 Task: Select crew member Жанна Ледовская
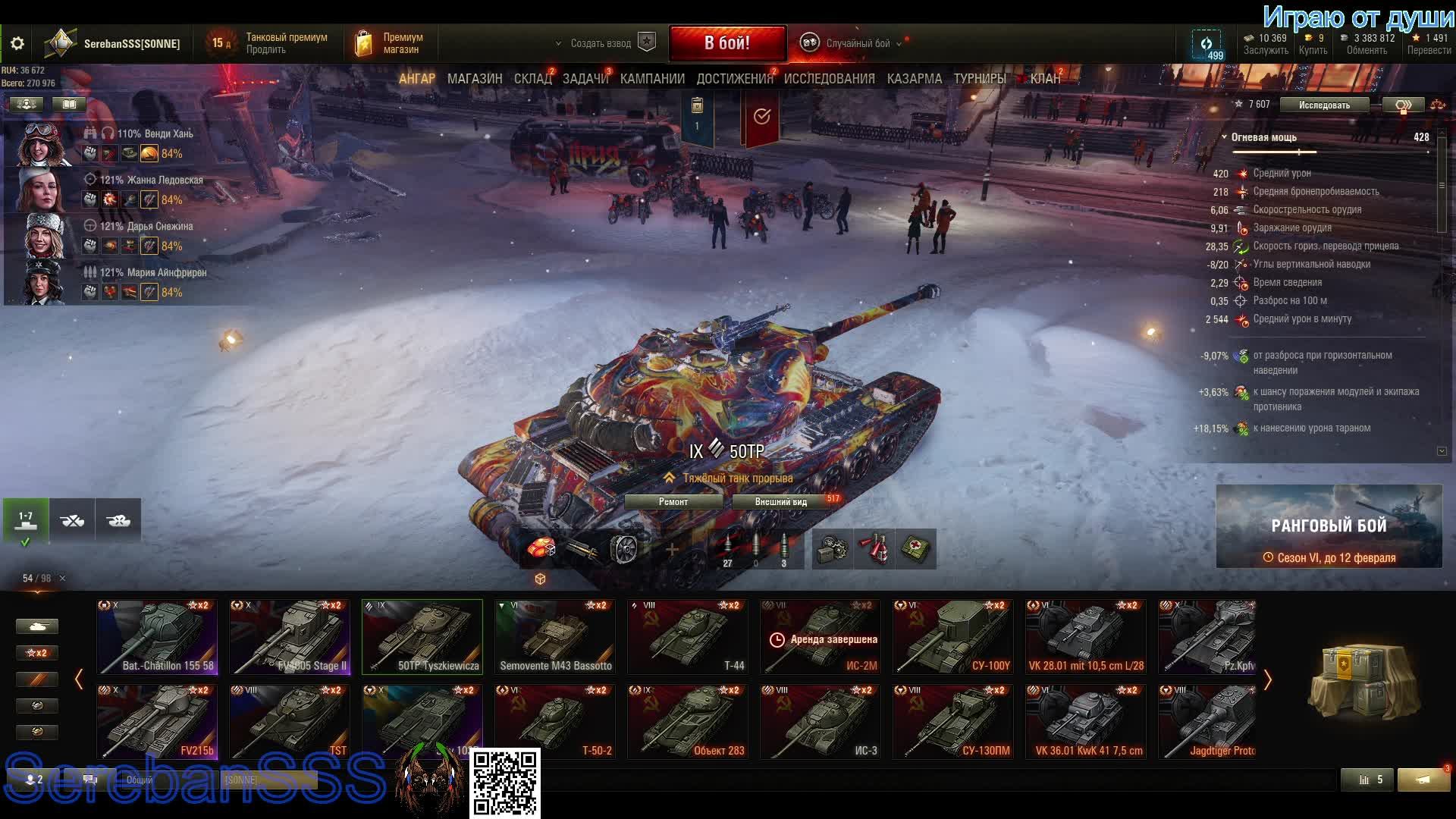click(151, 180)
